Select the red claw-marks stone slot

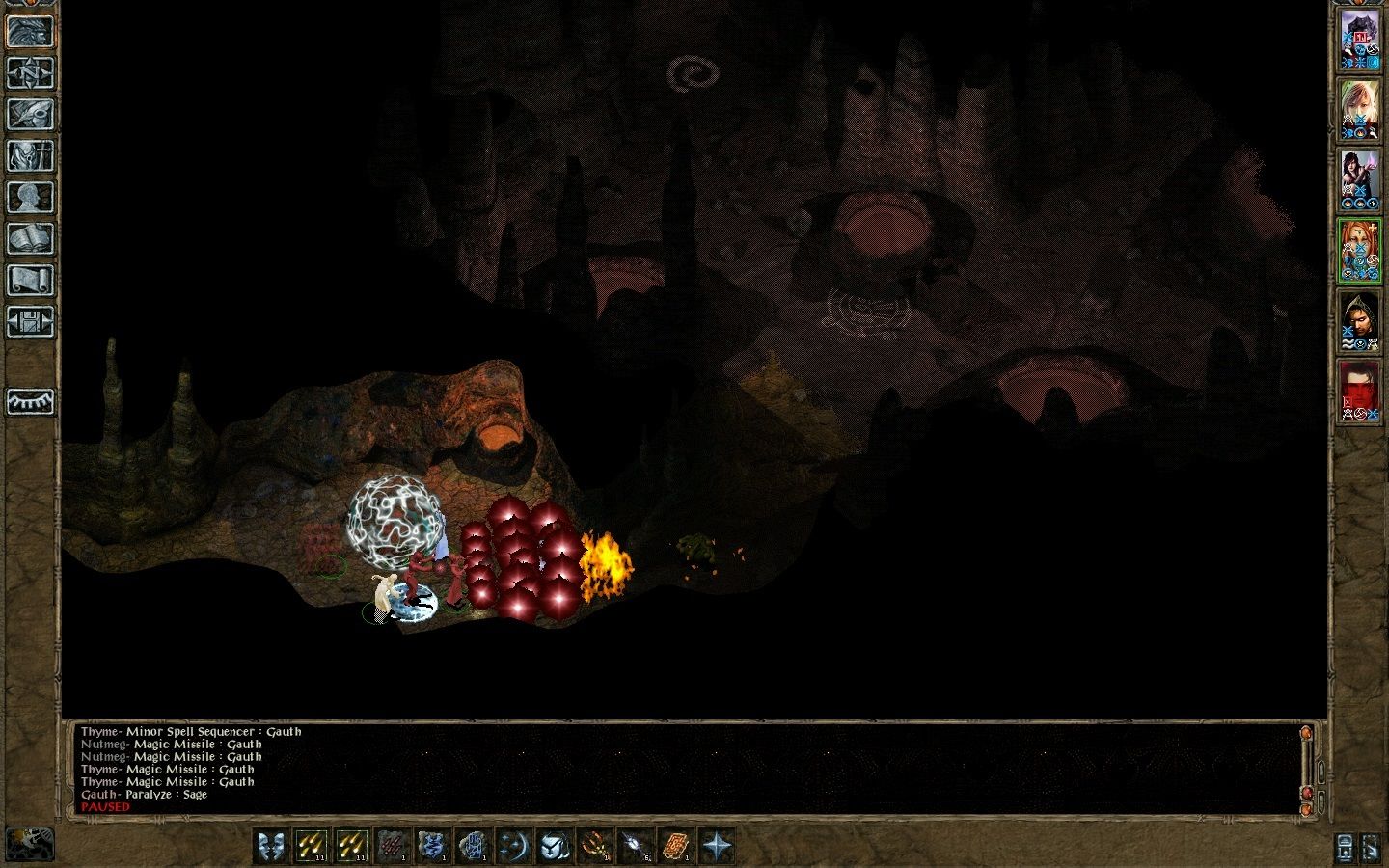[392, 846]
